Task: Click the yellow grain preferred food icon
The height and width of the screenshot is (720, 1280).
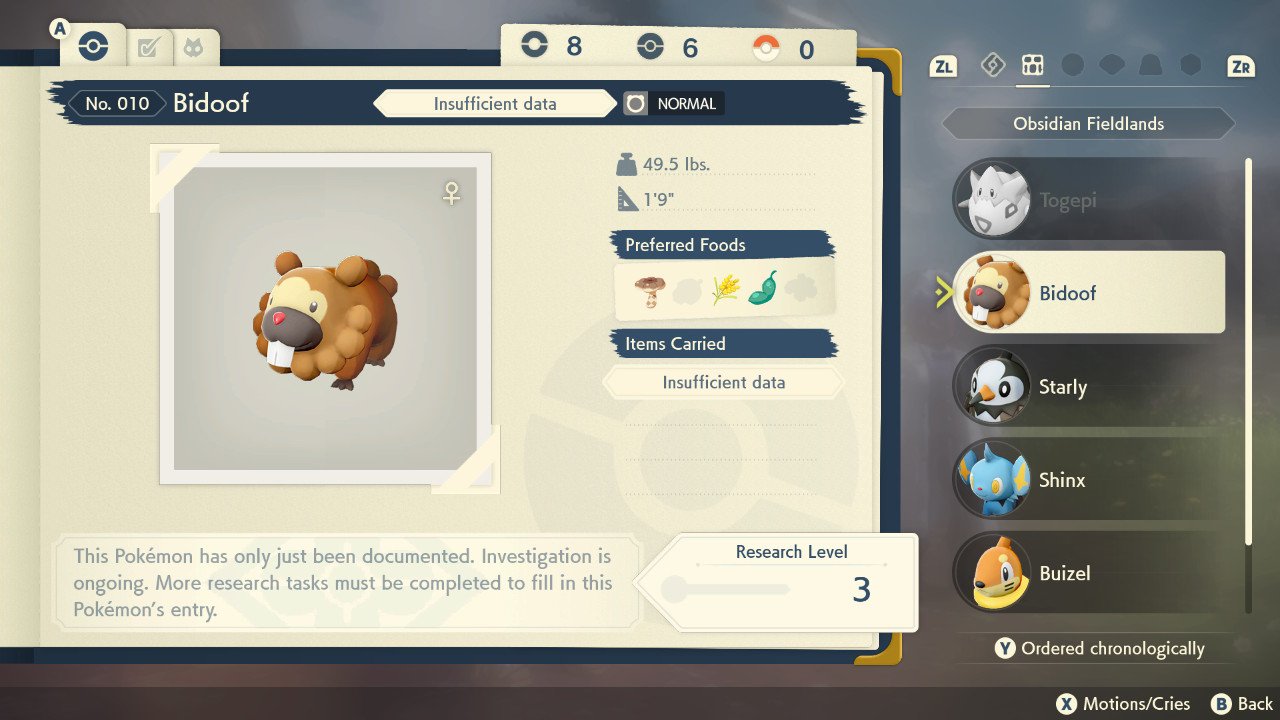Action: (725, 290)
